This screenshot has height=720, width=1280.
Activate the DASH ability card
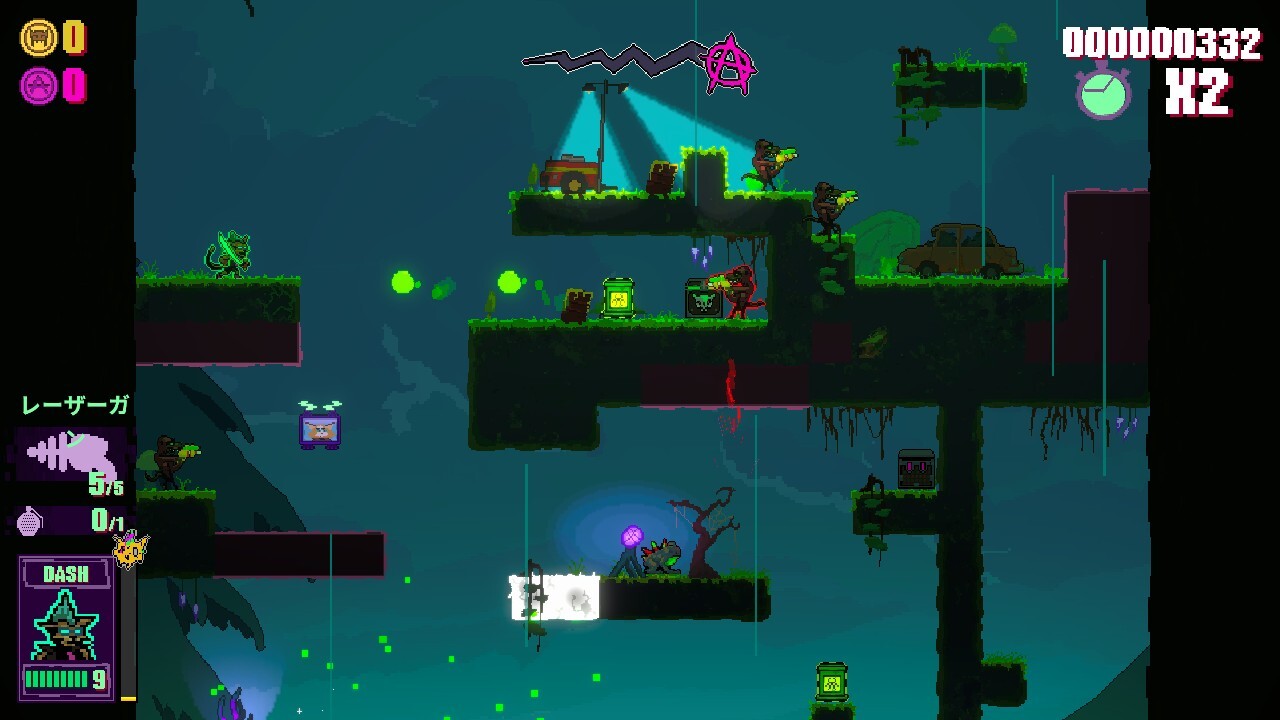67,627
